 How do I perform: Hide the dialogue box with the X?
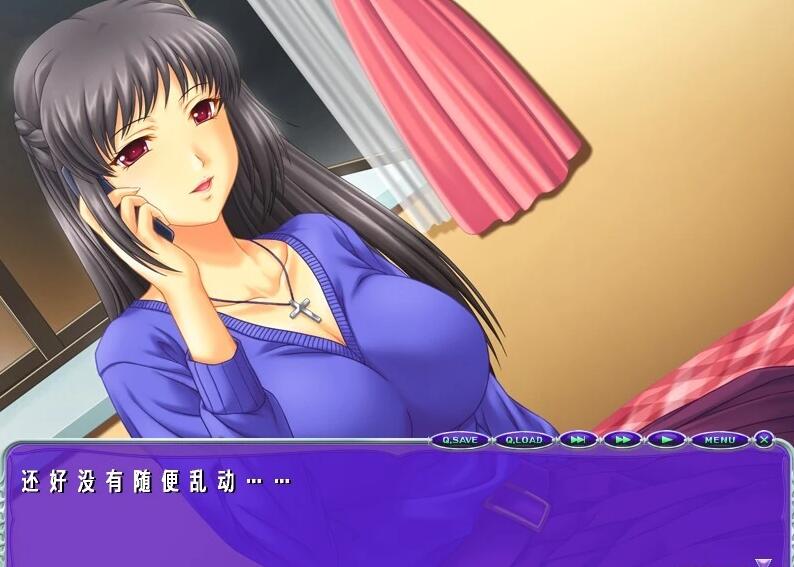click(764, 439)
